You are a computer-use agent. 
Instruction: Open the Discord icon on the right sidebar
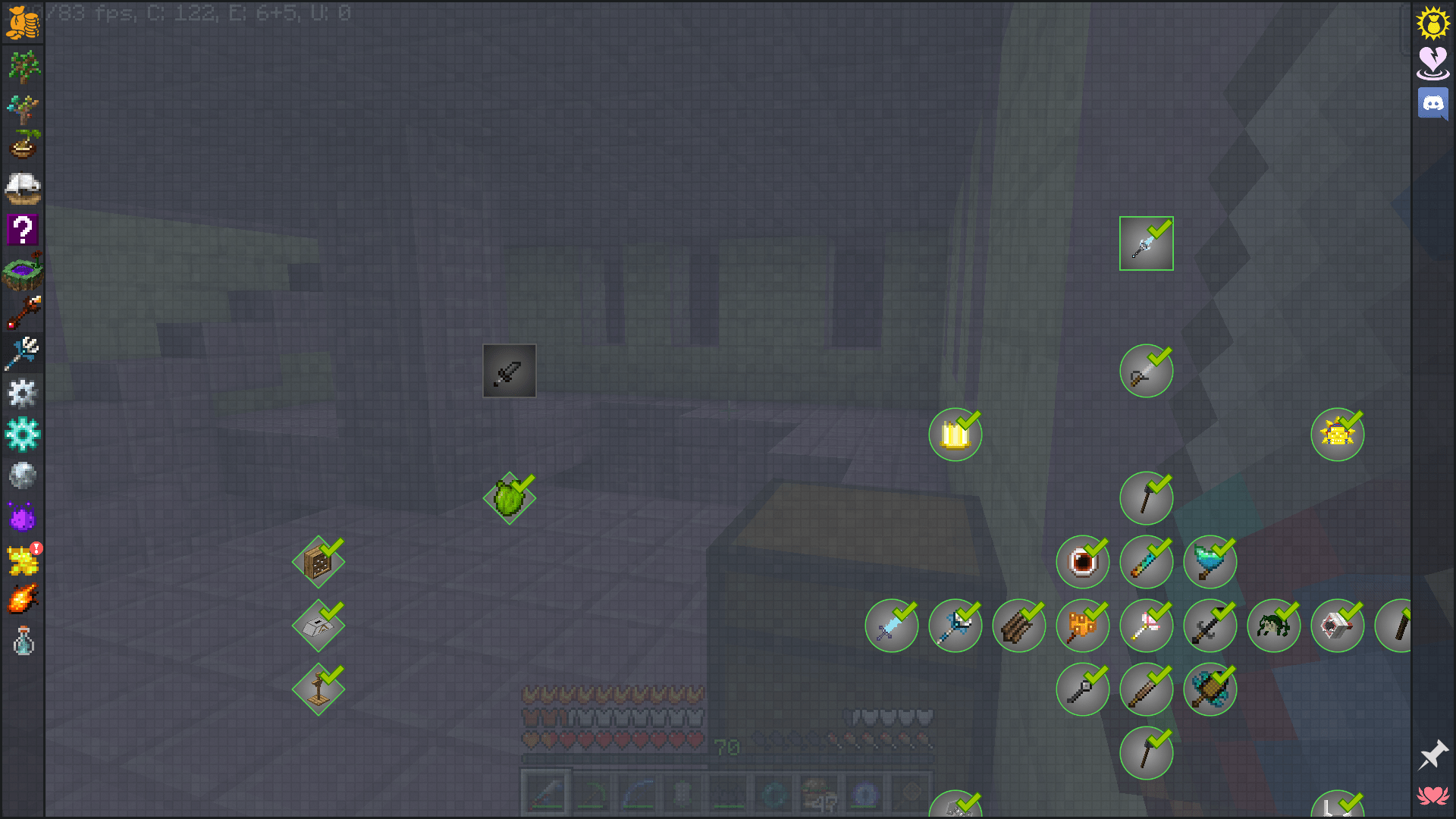[1432, 104]
